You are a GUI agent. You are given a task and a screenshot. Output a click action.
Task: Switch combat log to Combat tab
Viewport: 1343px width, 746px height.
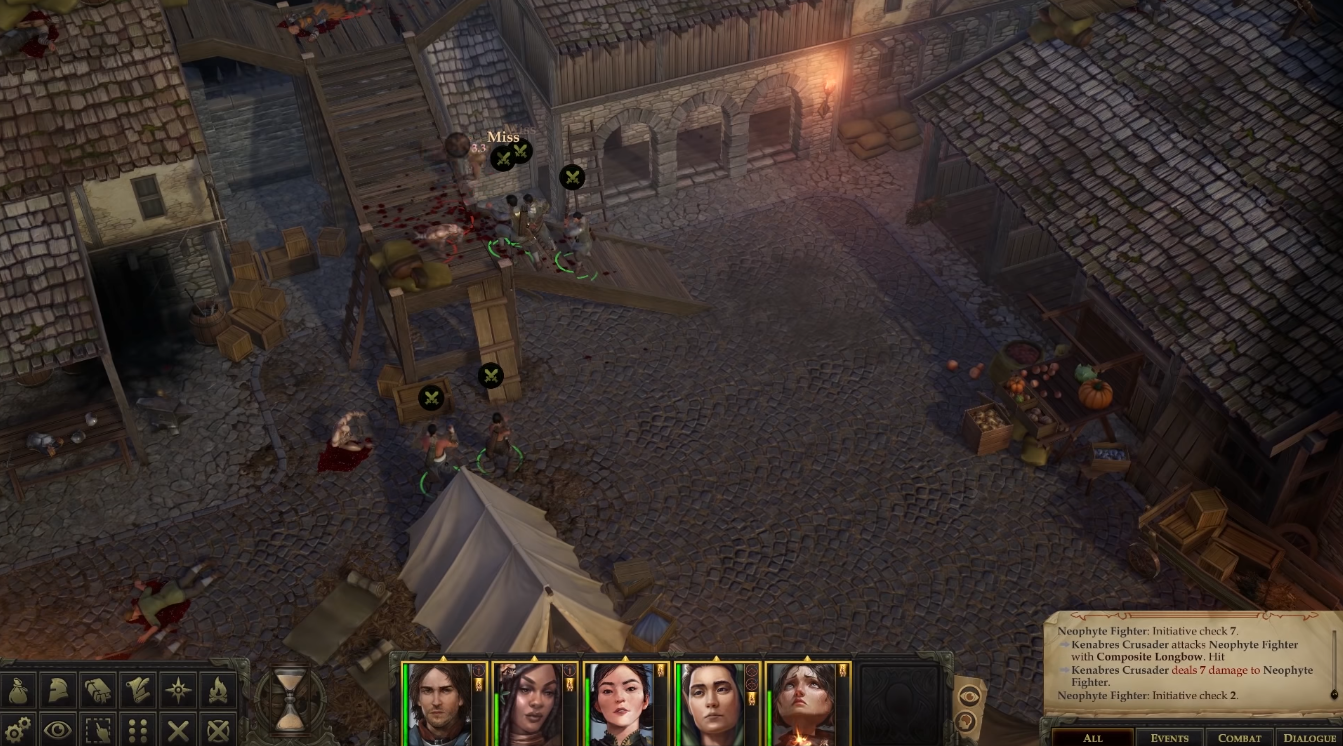click(1239, 738)
